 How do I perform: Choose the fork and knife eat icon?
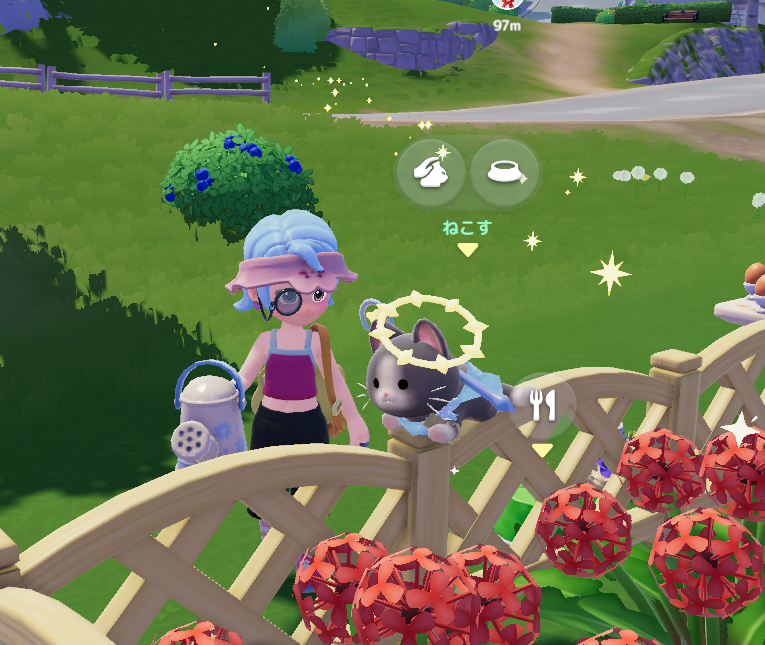542,405
